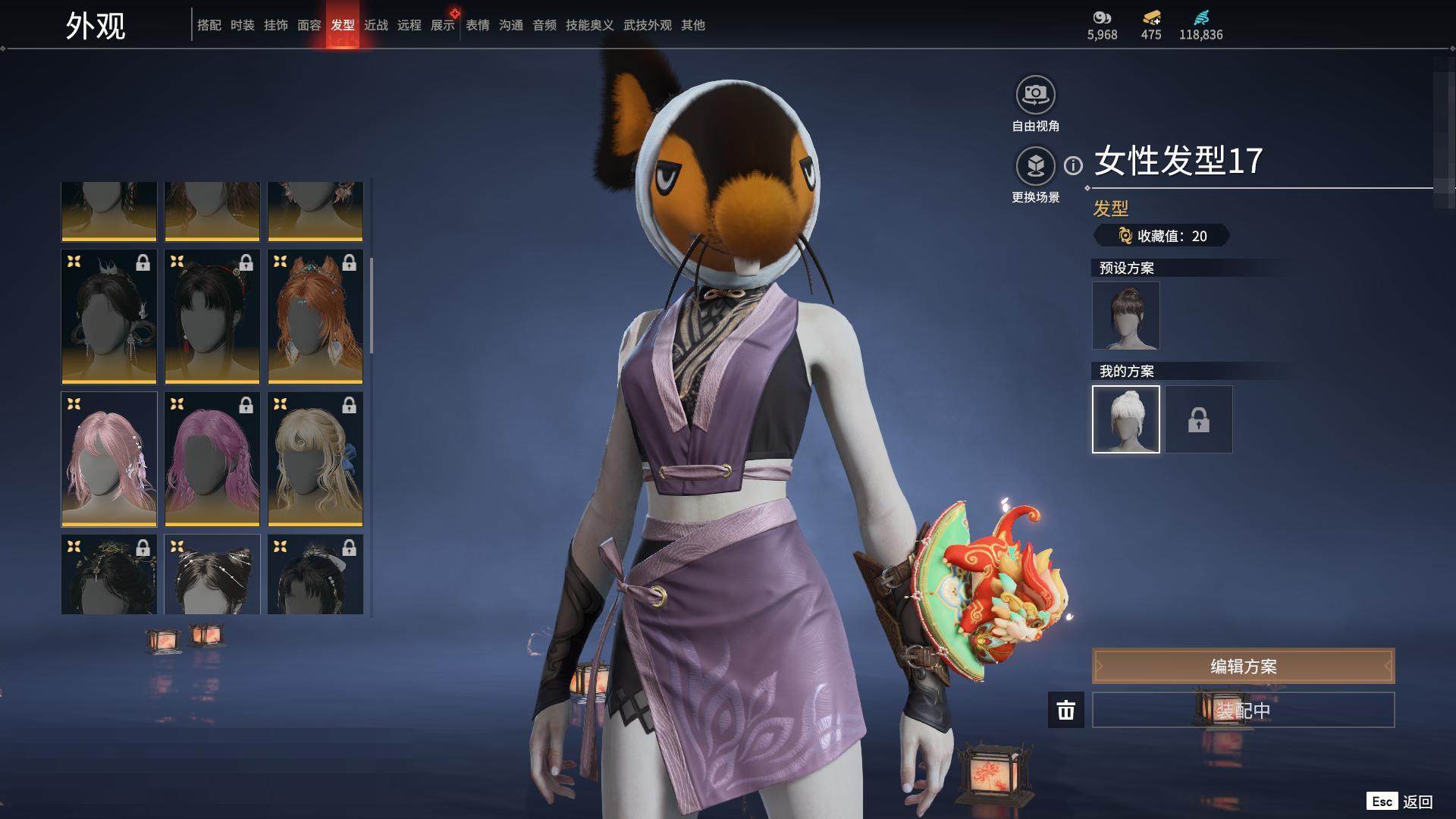Pick the pink long hairstyle thumbnail
1456x819 pixels.
pos(109,459)
